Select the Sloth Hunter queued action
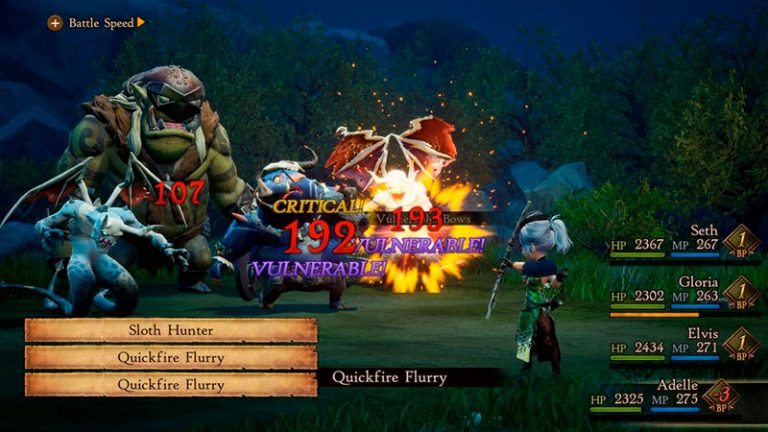768x432 pixels. coord(170,331)
